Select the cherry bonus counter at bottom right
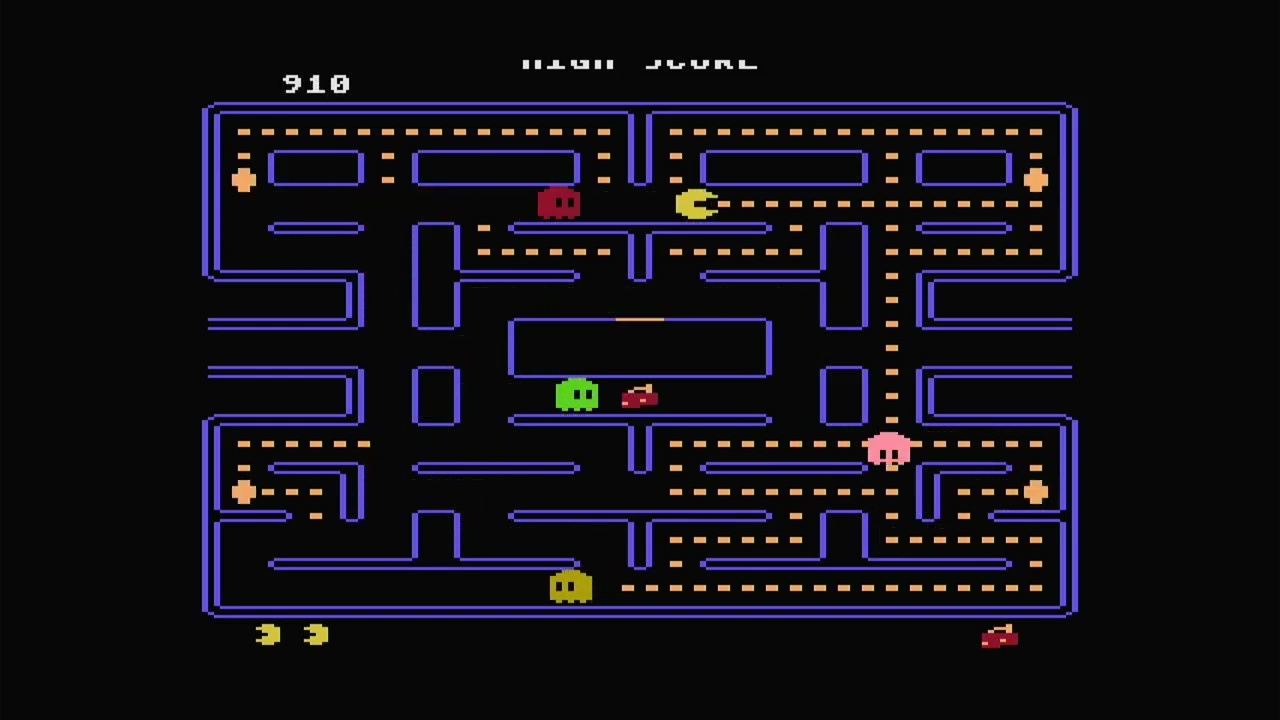The image size is (1280, 720). pyautogui.click(x=998, y=637)
